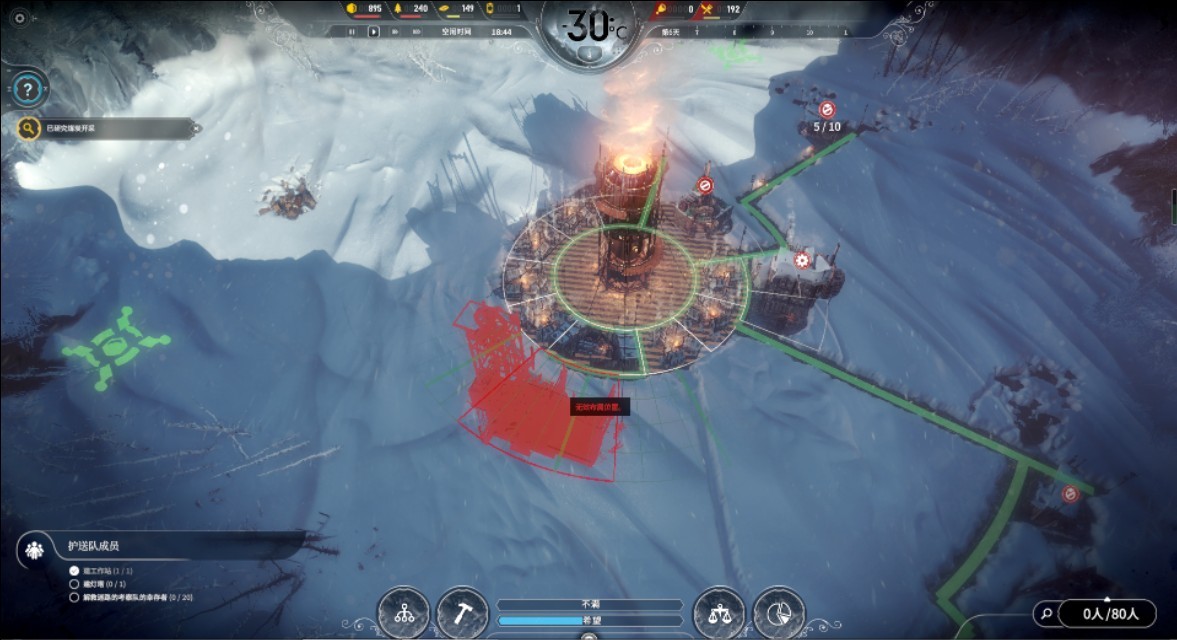Open the technology tree button

pyautogui.click(x=404, y=613)
